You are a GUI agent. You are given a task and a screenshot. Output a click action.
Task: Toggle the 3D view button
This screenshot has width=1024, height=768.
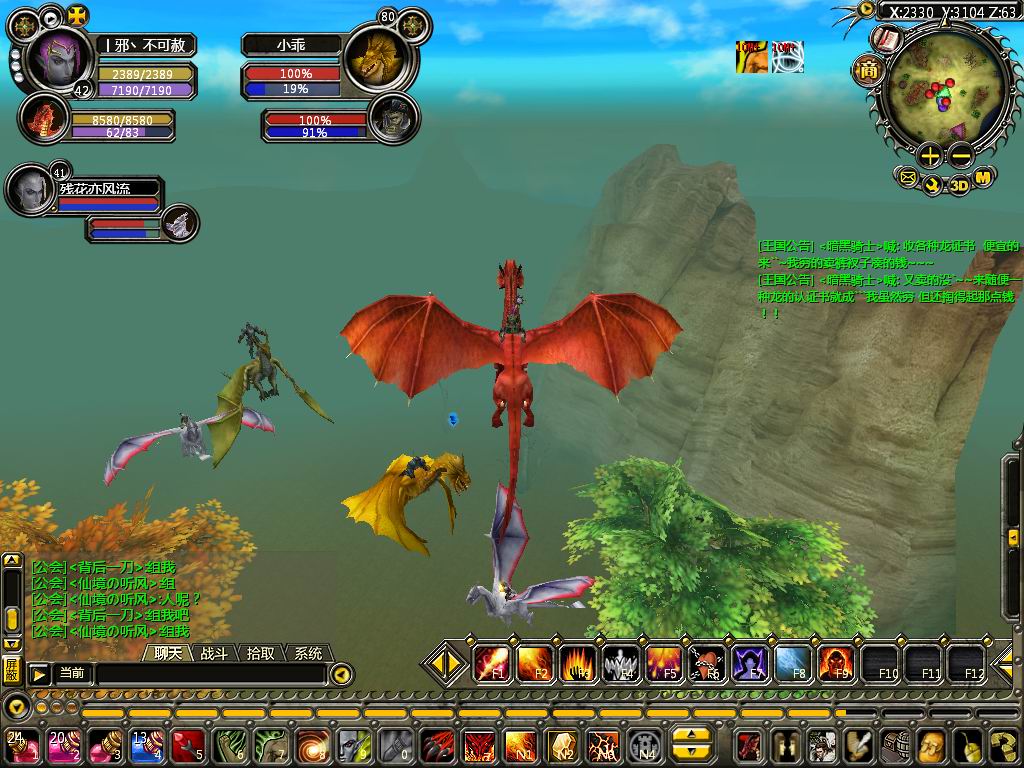coord(958,184)
